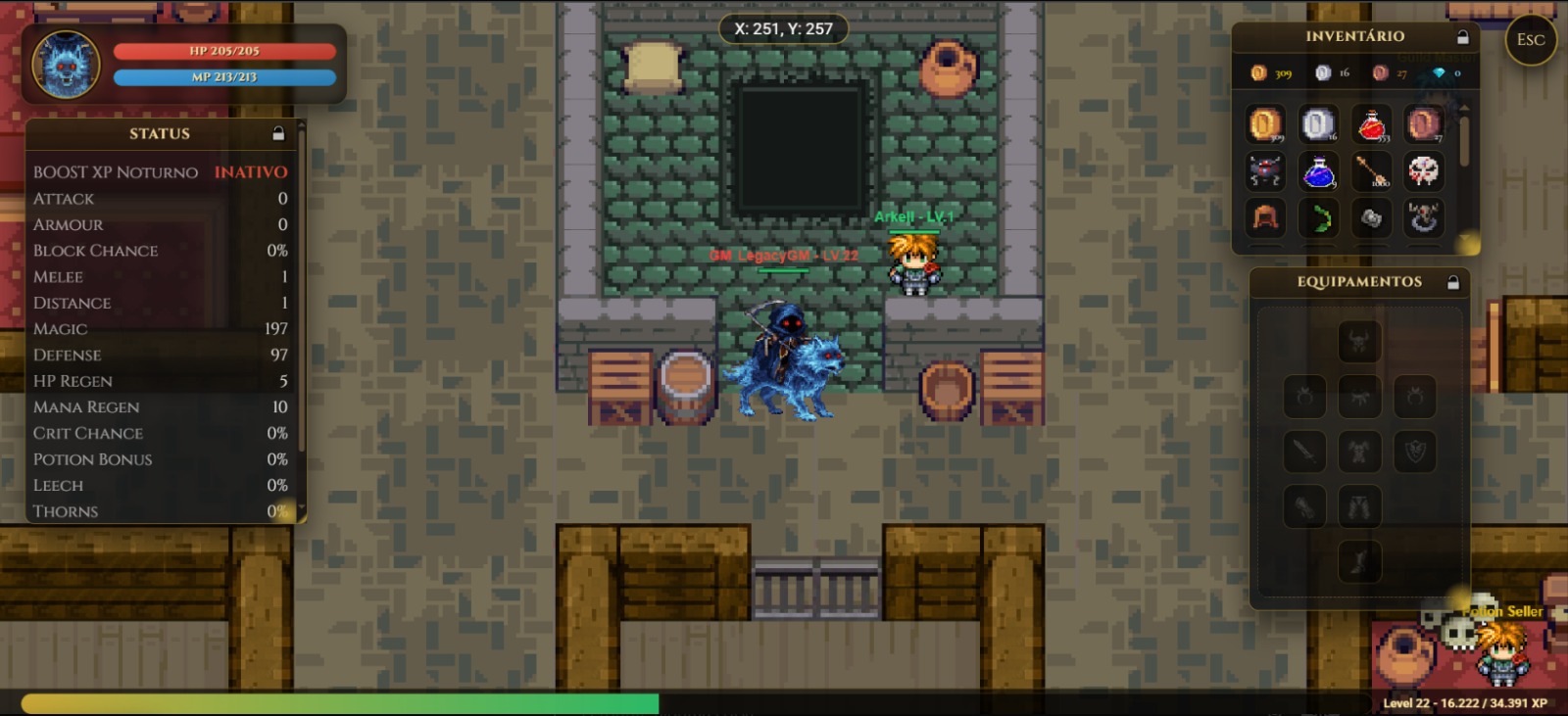Select the blue mana potion in inventory
The width and height of the screenshot is (1568, 716).
(1318, 170)
